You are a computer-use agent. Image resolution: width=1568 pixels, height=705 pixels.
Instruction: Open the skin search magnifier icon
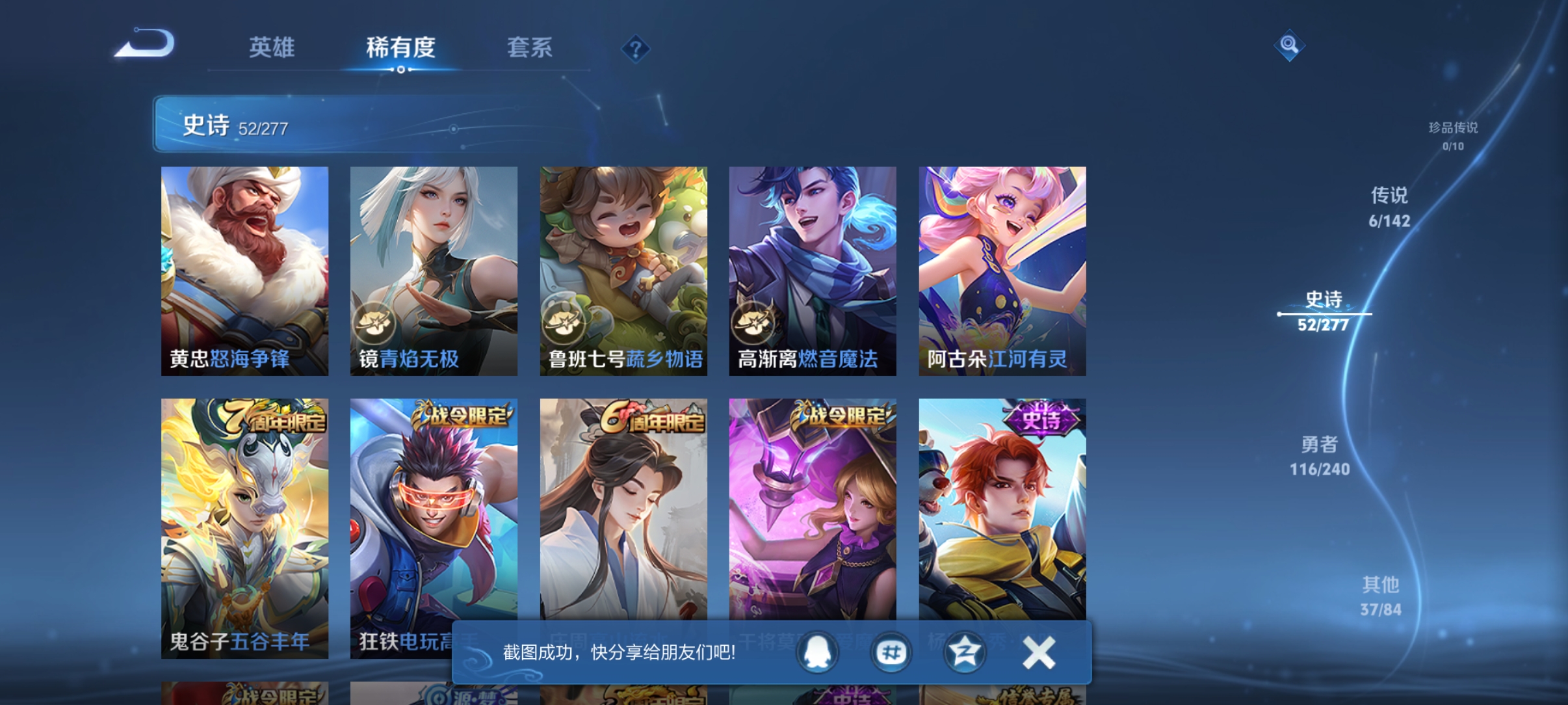tap(1289, 47)
